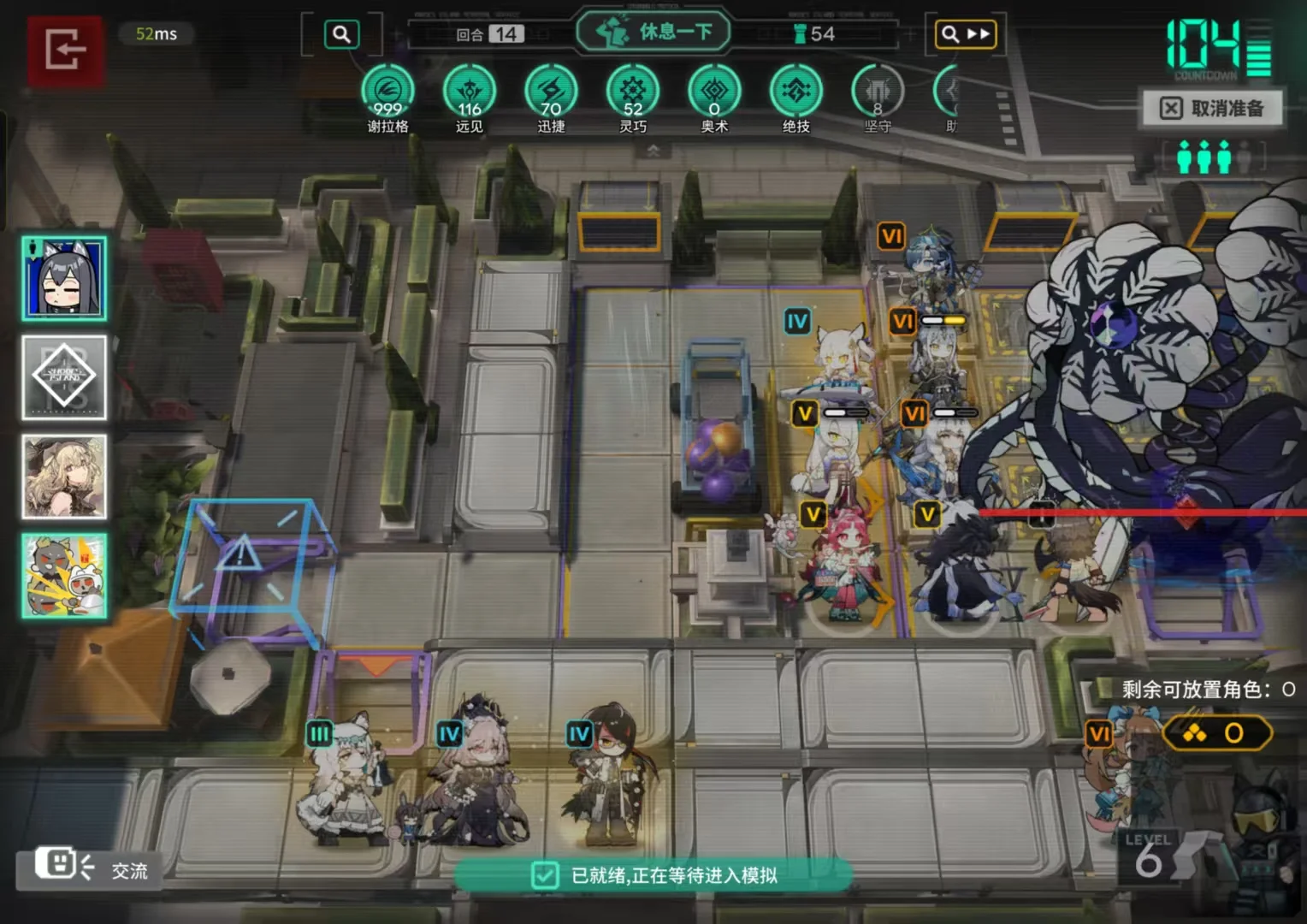Choose the 灵巧 synergy icon
Screen dimensions: 1307x924
[633, 92]
